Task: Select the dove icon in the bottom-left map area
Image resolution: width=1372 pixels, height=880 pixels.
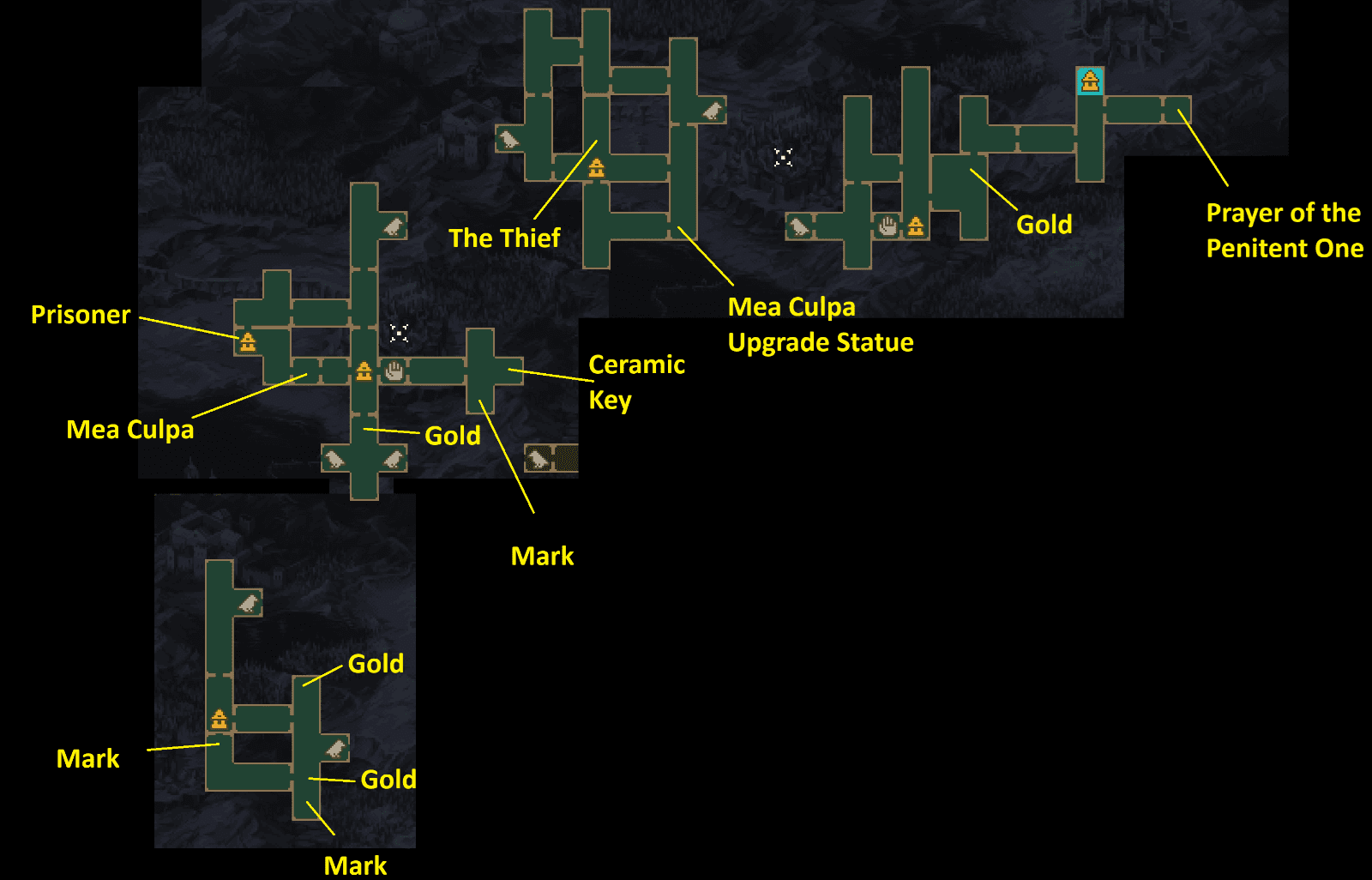Action: pos(249,603)
